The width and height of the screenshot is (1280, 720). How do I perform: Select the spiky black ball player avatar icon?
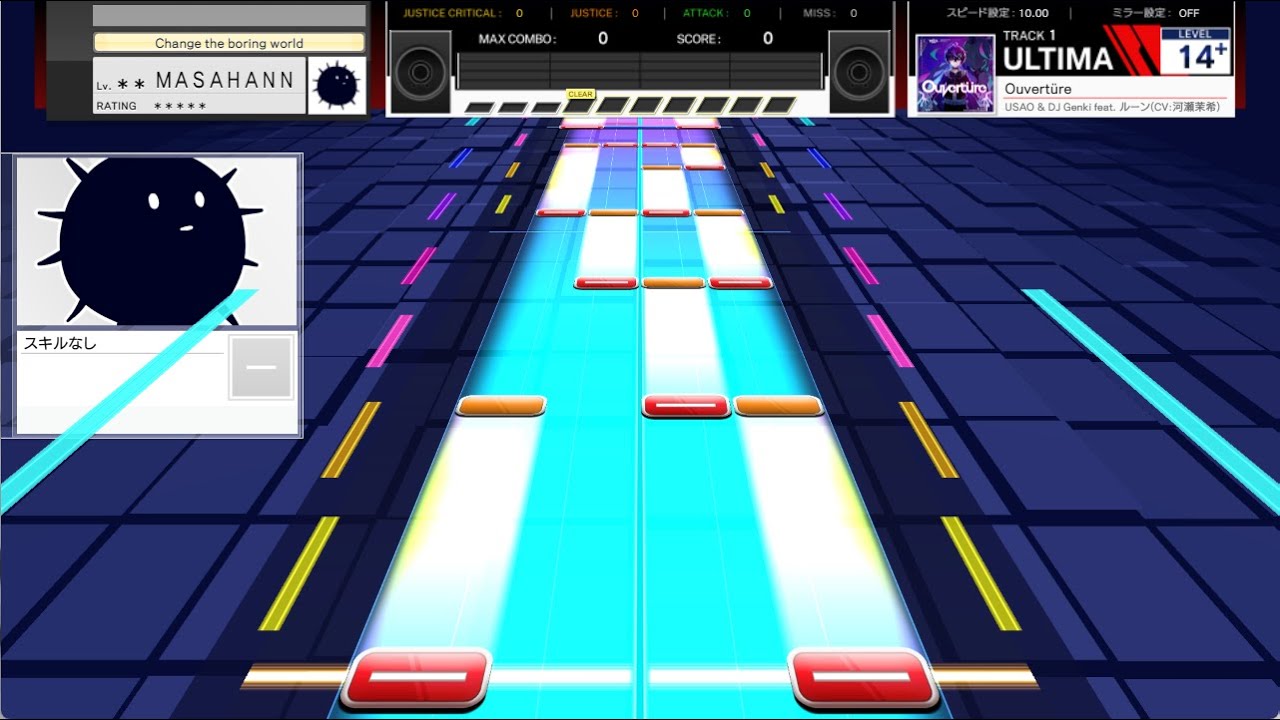(336, 86)
